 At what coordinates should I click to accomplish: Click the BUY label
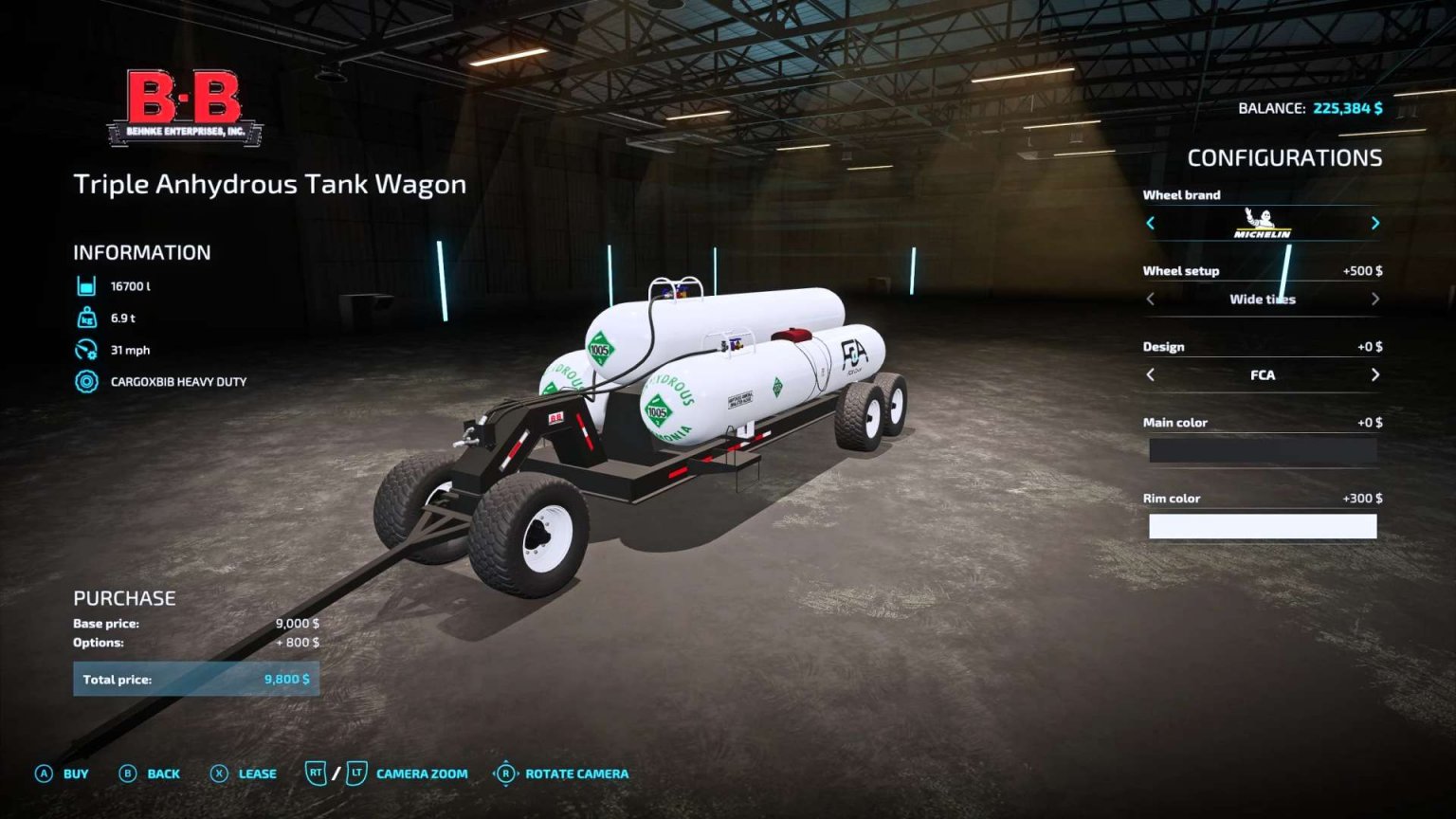[73, 773]
